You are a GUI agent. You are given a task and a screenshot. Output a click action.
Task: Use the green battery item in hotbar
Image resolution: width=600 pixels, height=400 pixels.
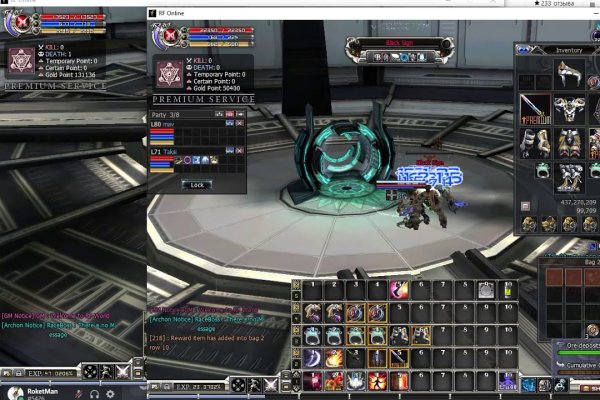coord(507,290)
